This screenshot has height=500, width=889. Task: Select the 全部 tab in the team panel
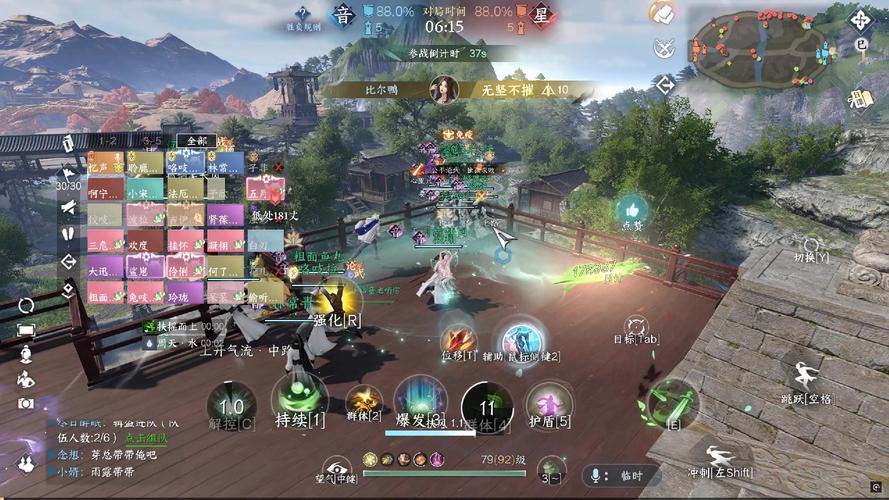tap(196, 141)
